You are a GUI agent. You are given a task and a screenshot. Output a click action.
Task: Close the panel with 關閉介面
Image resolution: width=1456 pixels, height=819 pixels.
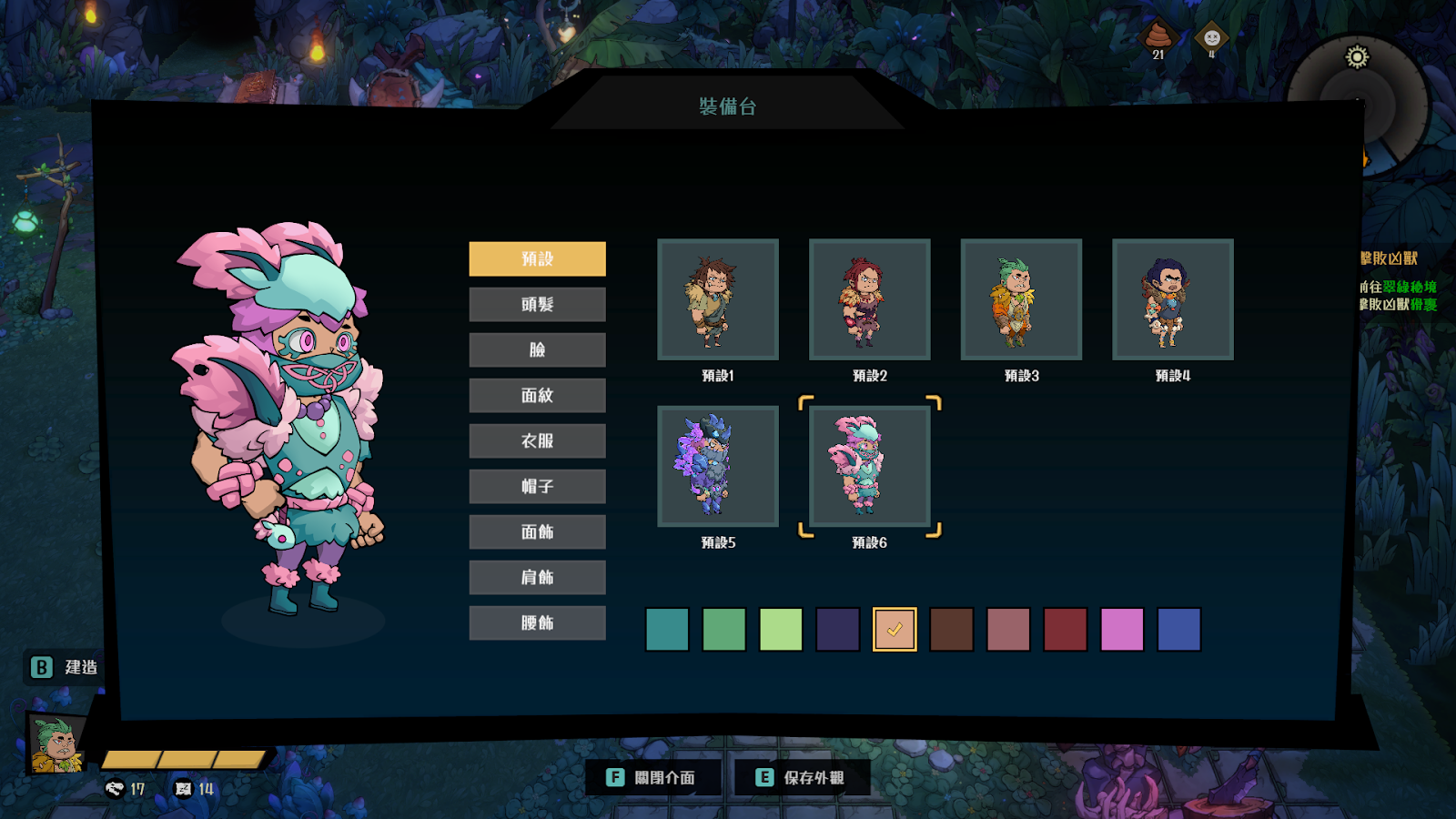[x=652, y=777]
